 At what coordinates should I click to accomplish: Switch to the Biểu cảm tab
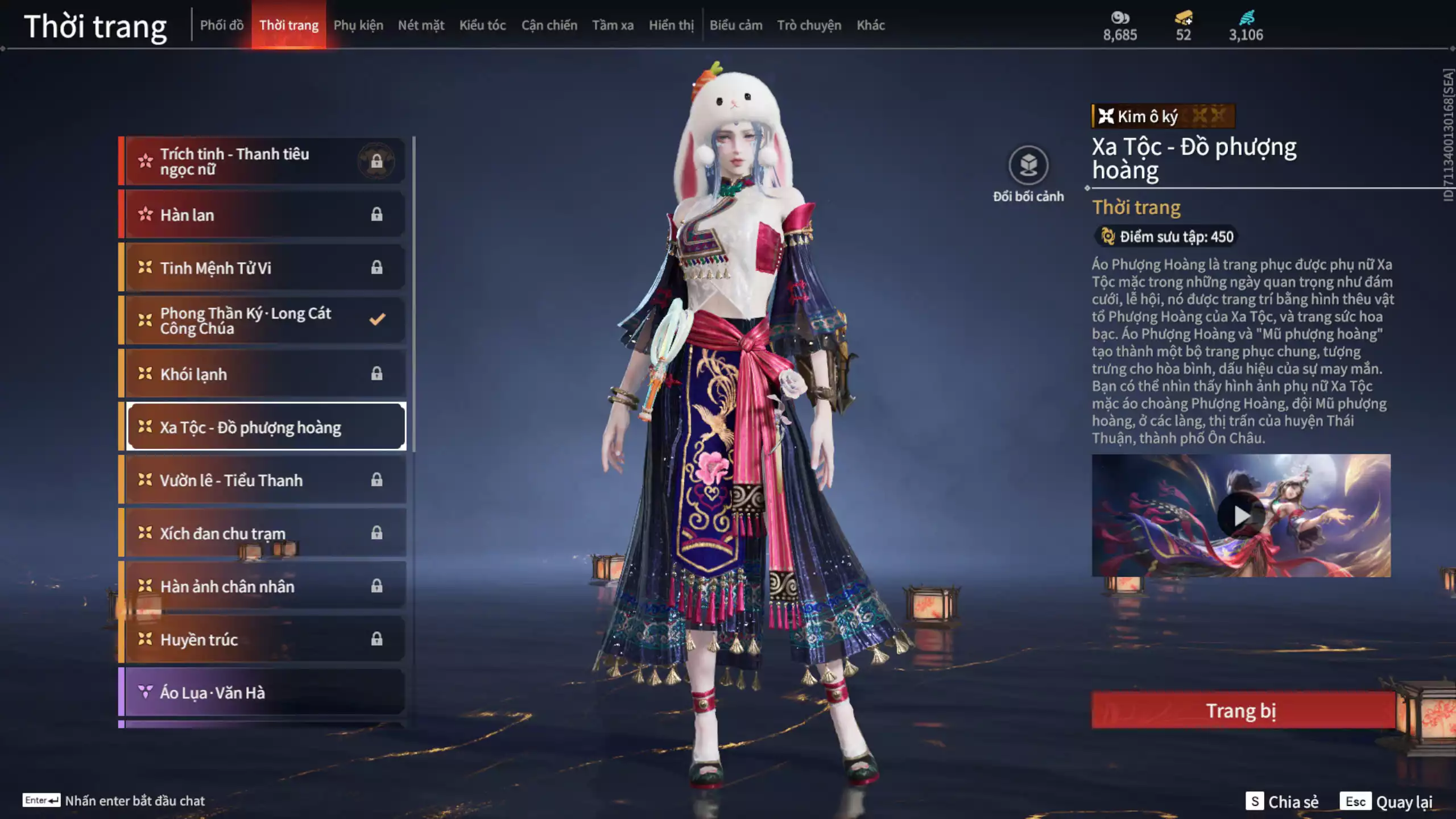click(736, 25)
